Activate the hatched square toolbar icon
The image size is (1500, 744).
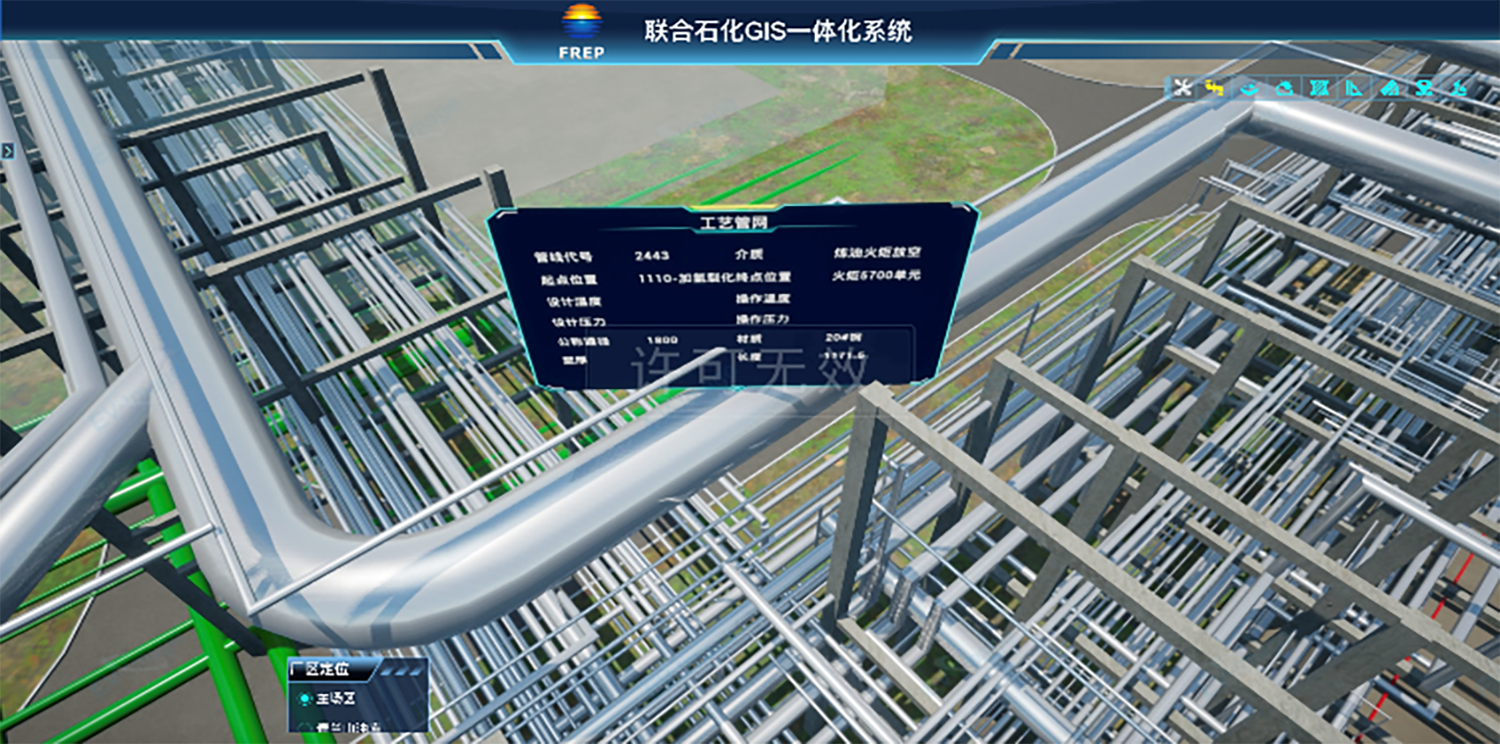coord(1319,88)
